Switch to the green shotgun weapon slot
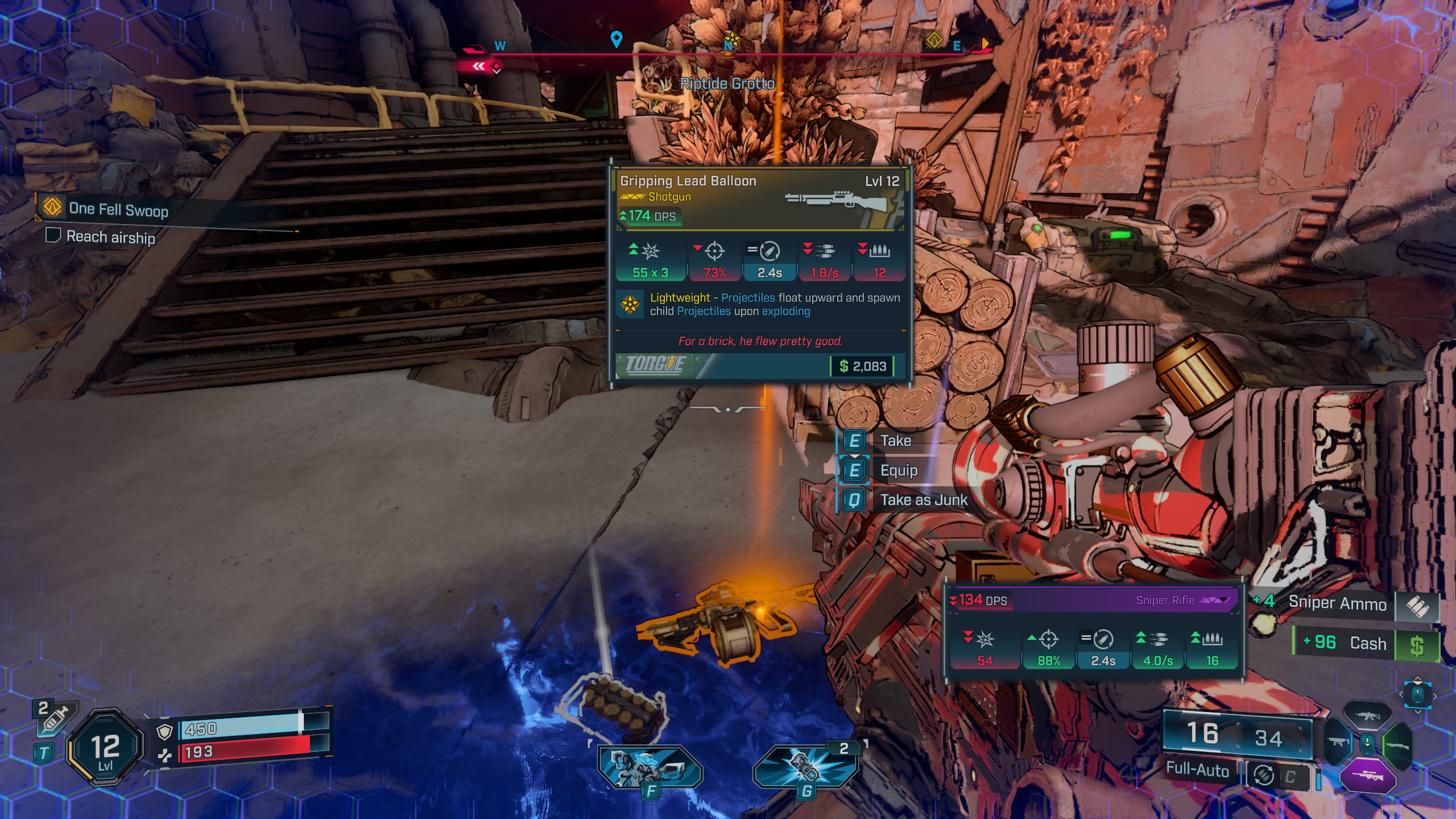The width and height of the screenshot is (1456, 819). 1398,744
